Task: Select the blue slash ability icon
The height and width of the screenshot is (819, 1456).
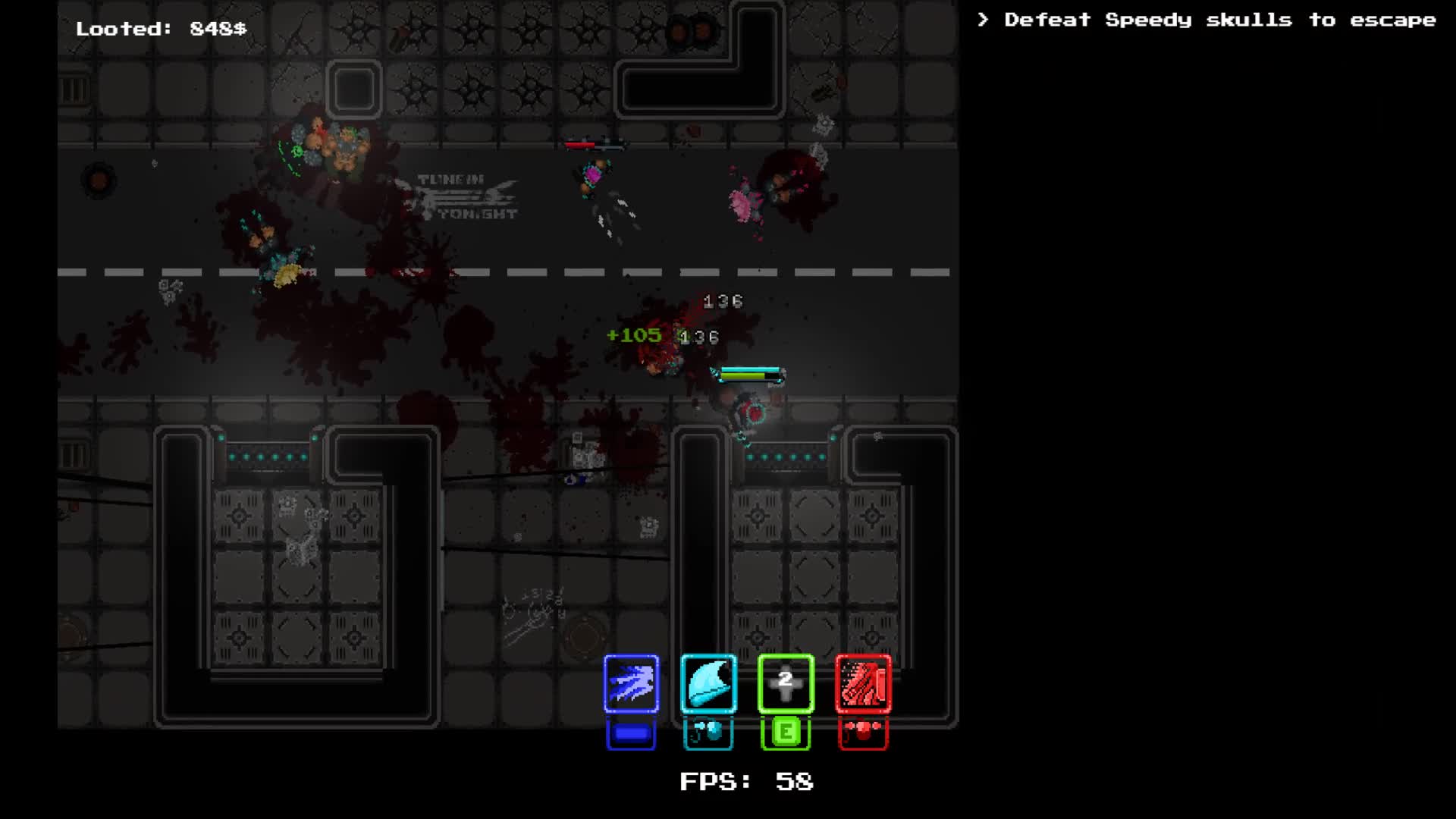Action: pyautogui.click(x=631, y=685)
